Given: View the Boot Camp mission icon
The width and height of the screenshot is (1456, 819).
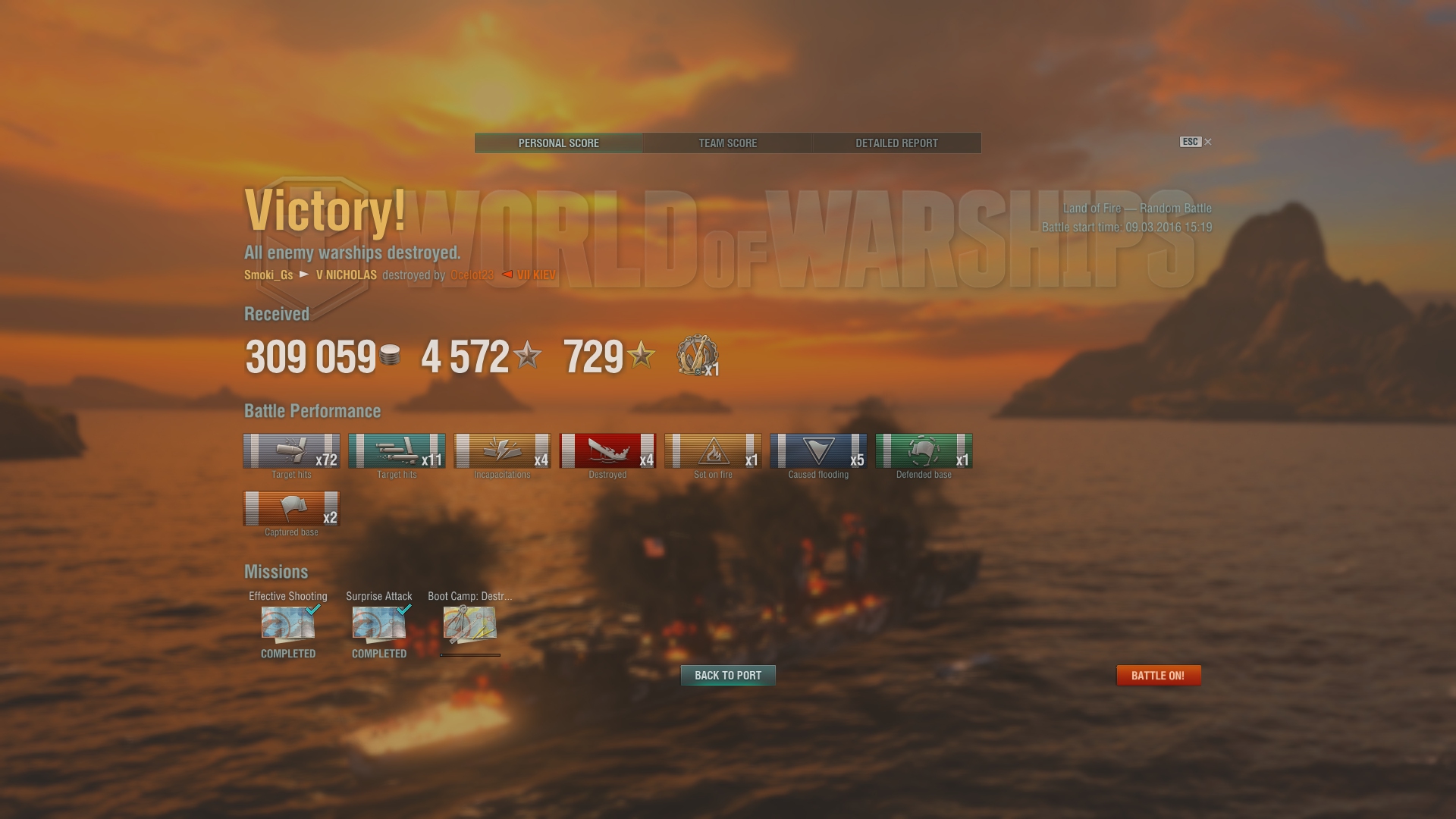Looking at the screenshot, I should [469, 623].
